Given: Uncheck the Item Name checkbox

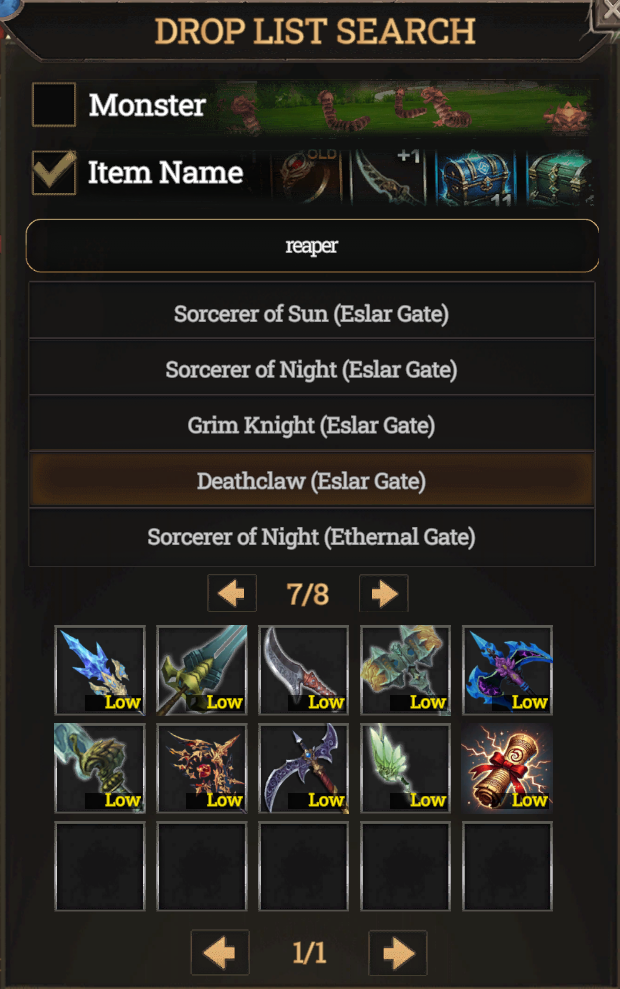Looking at the screenshot, I should coord(54,172).
